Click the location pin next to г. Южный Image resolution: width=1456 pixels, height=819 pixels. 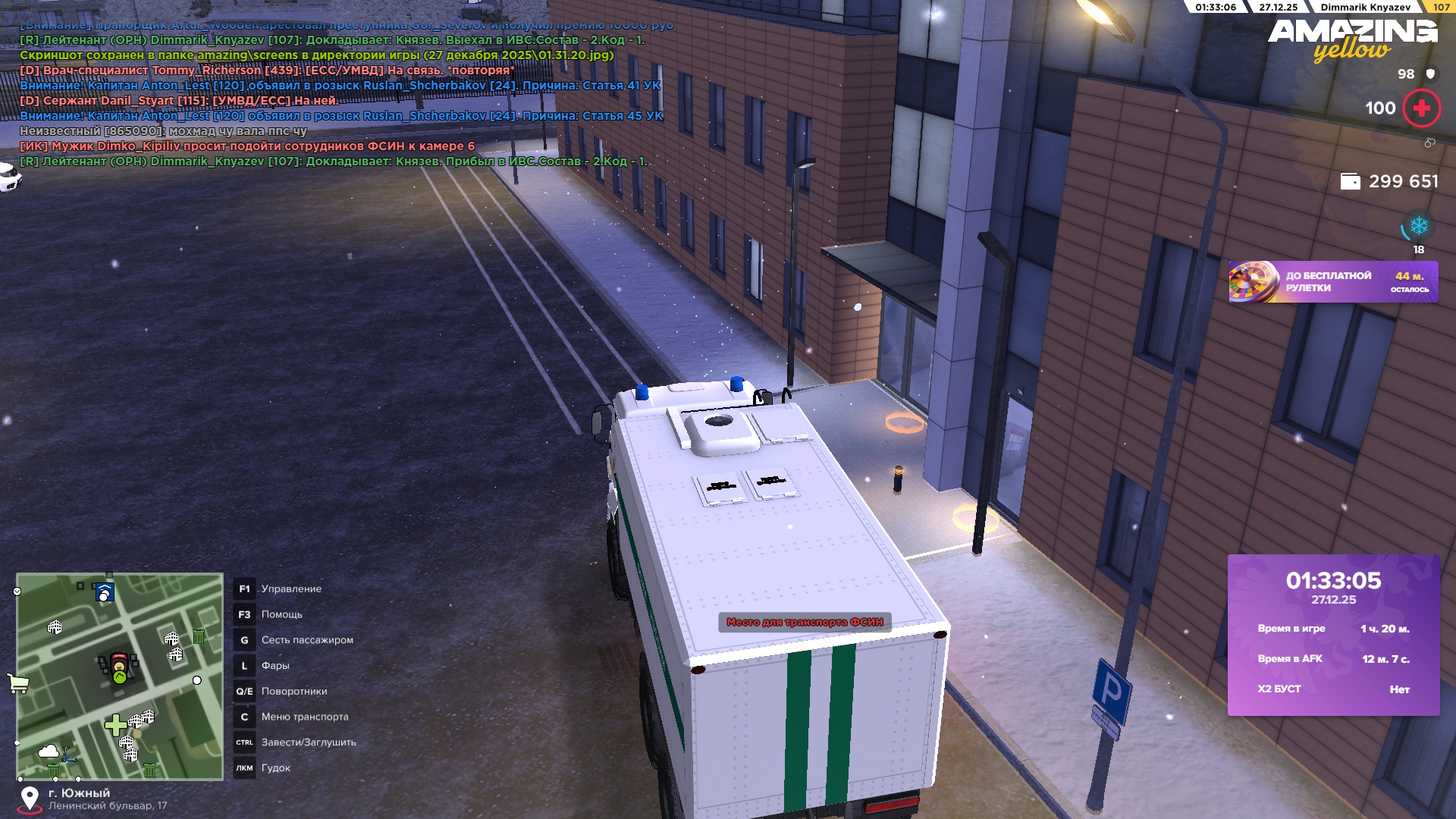(x=30, y=799)
